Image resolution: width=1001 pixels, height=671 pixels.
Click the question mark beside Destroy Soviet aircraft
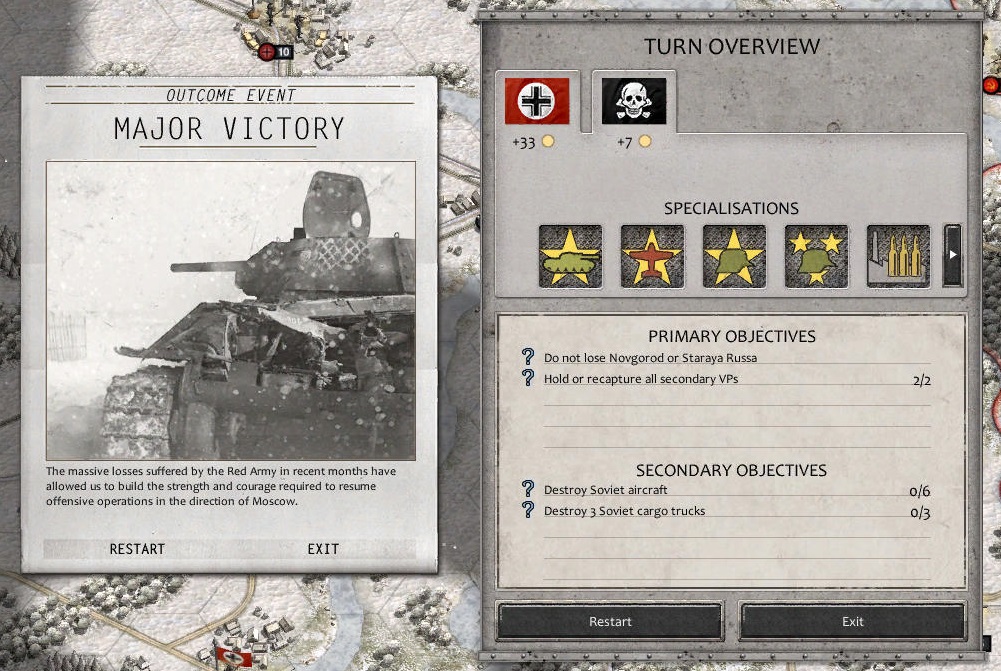(x=529, y=489)
